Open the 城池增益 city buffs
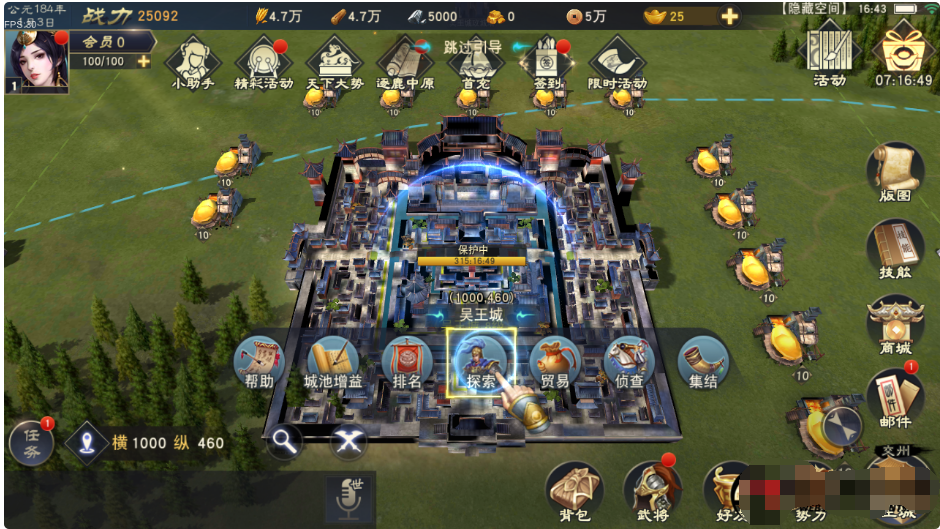The height and width of the screenshot is (529, 940). 333,362
